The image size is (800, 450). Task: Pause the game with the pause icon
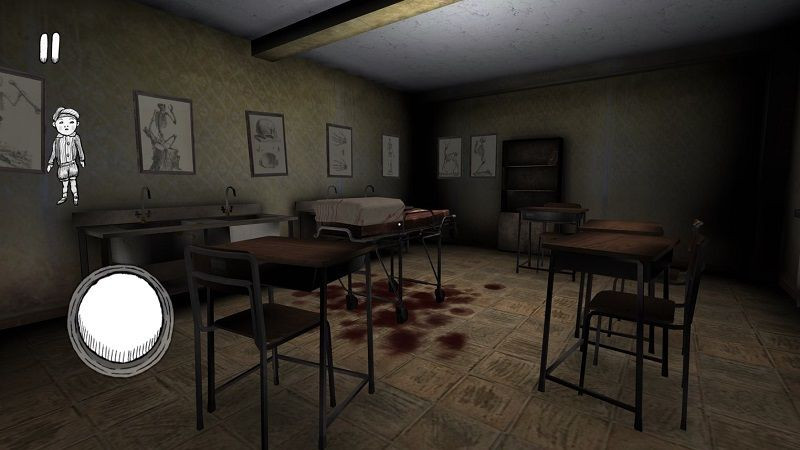coord(50,46)
